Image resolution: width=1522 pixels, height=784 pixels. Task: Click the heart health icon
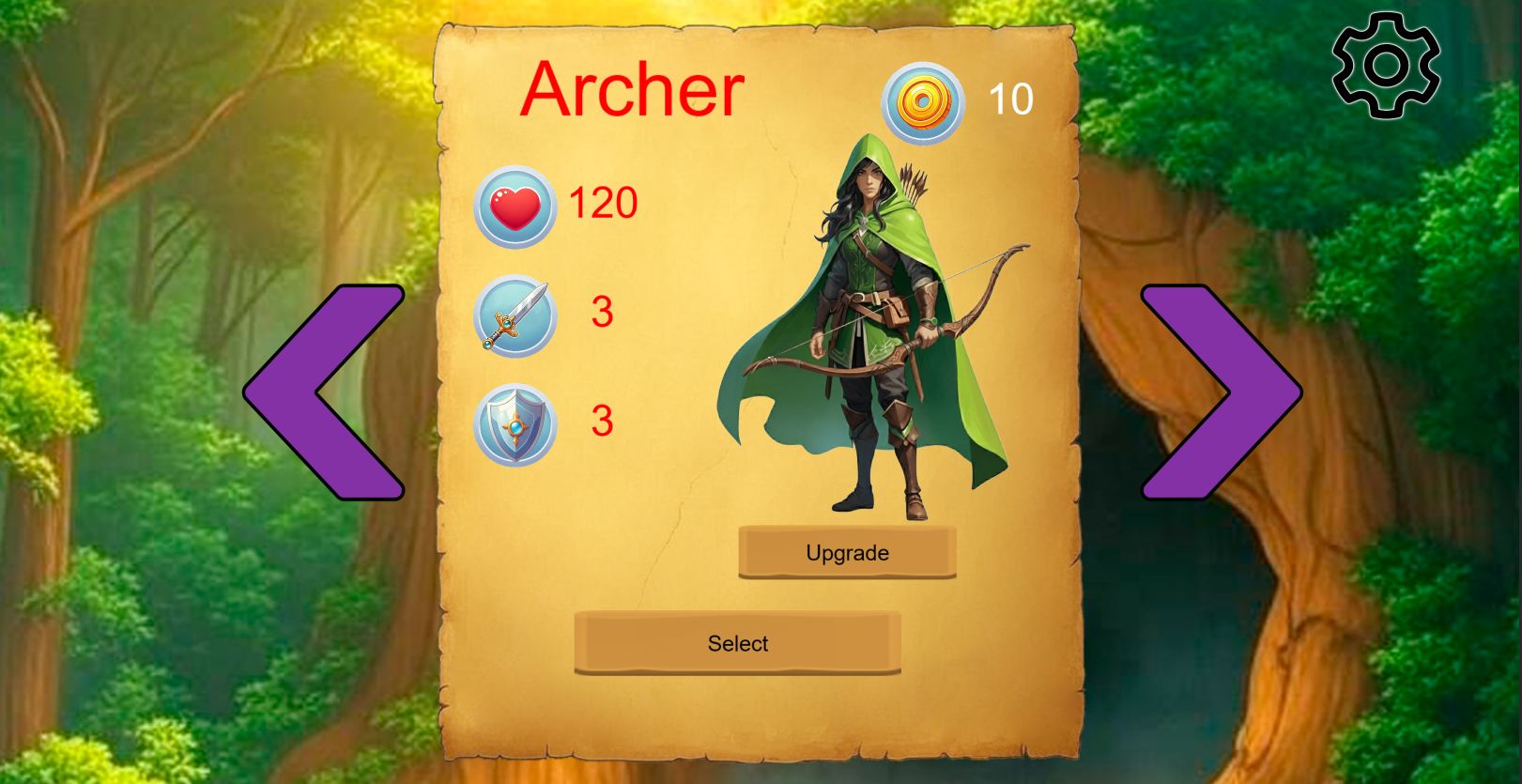coord(513,205)
